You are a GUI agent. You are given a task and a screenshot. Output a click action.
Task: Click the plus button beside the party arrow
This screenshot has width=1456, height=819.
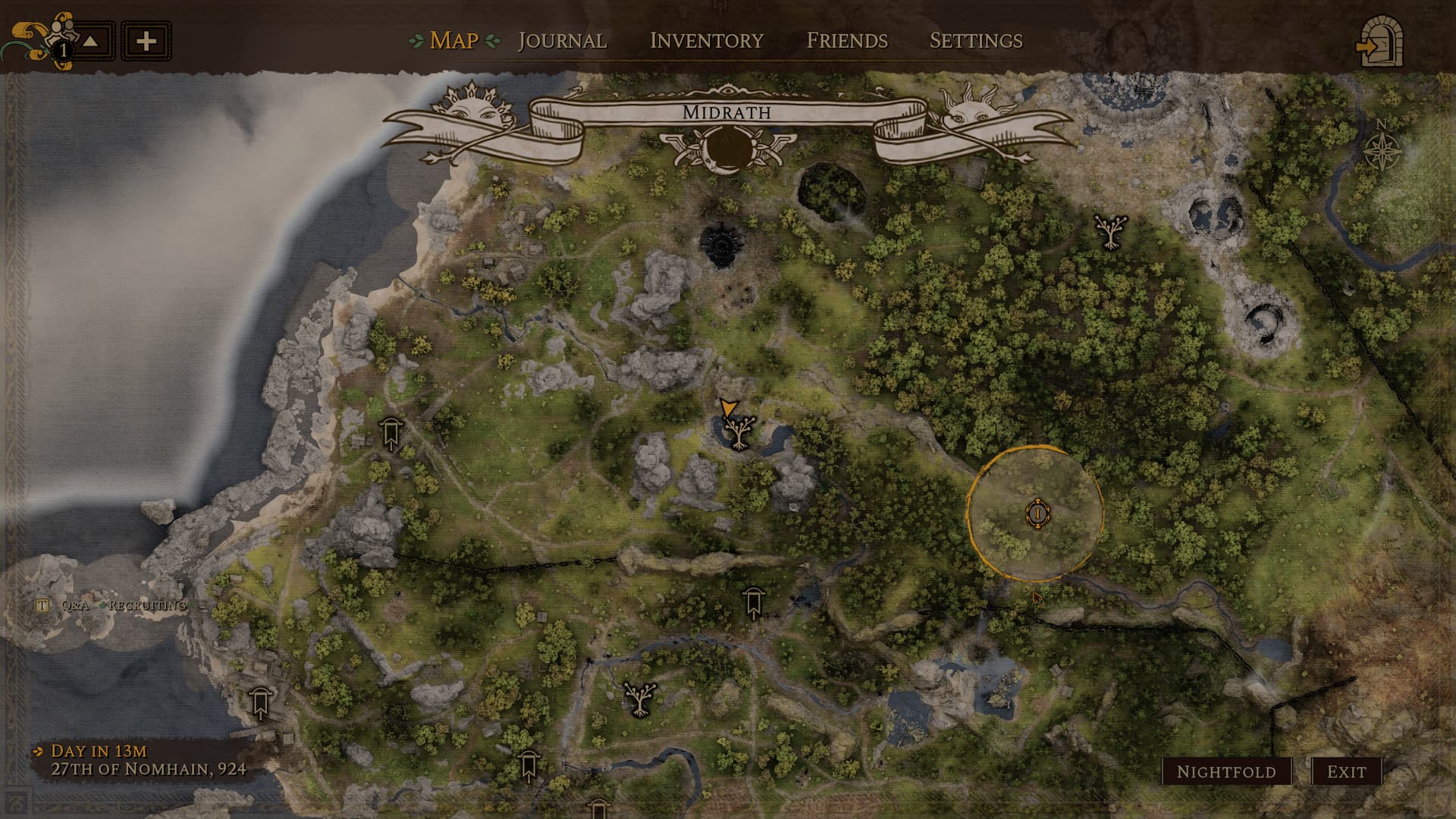tap(146, 41)
